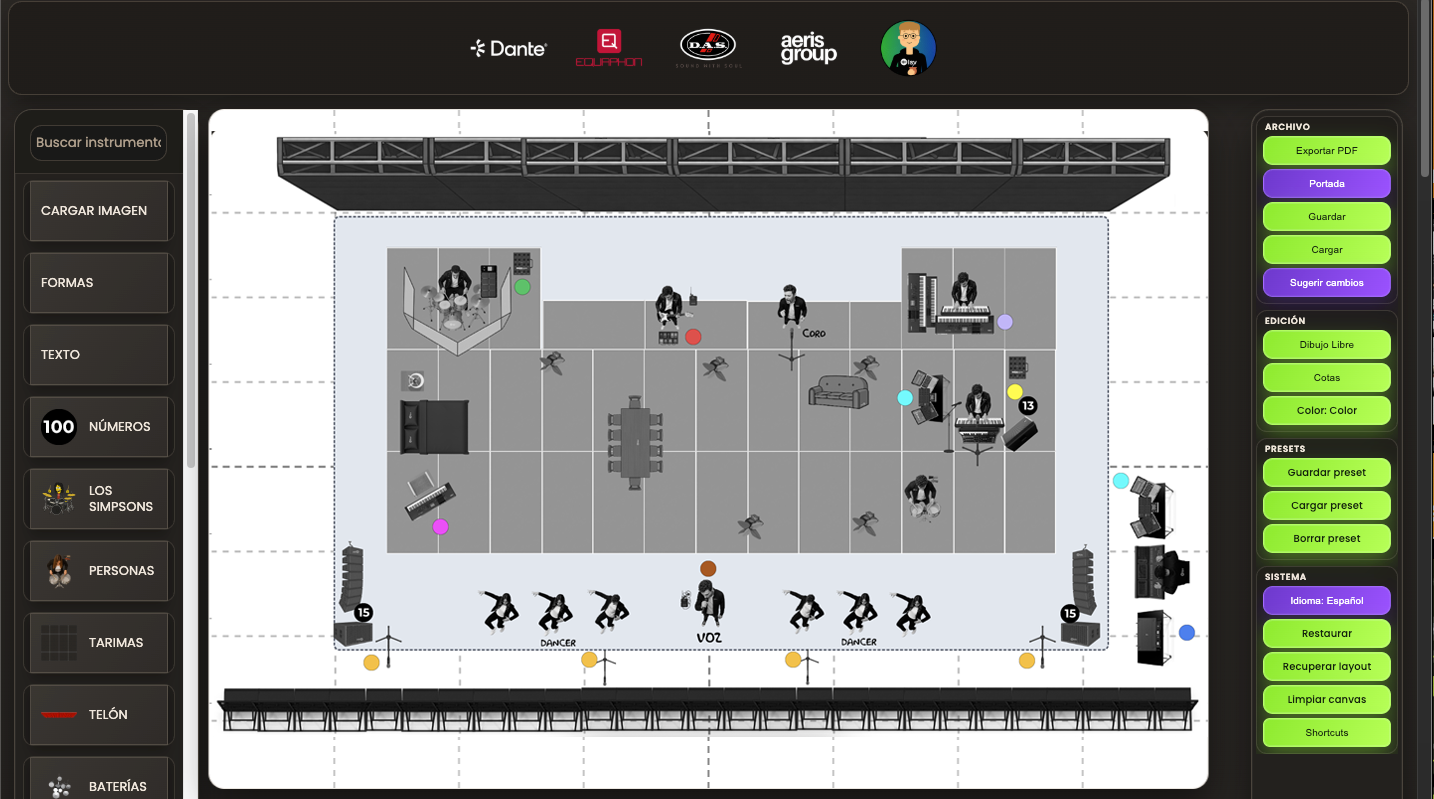This screenshot has height=799, width=1434.
Task: Open the Shortcuts list
Action: 1326,732
